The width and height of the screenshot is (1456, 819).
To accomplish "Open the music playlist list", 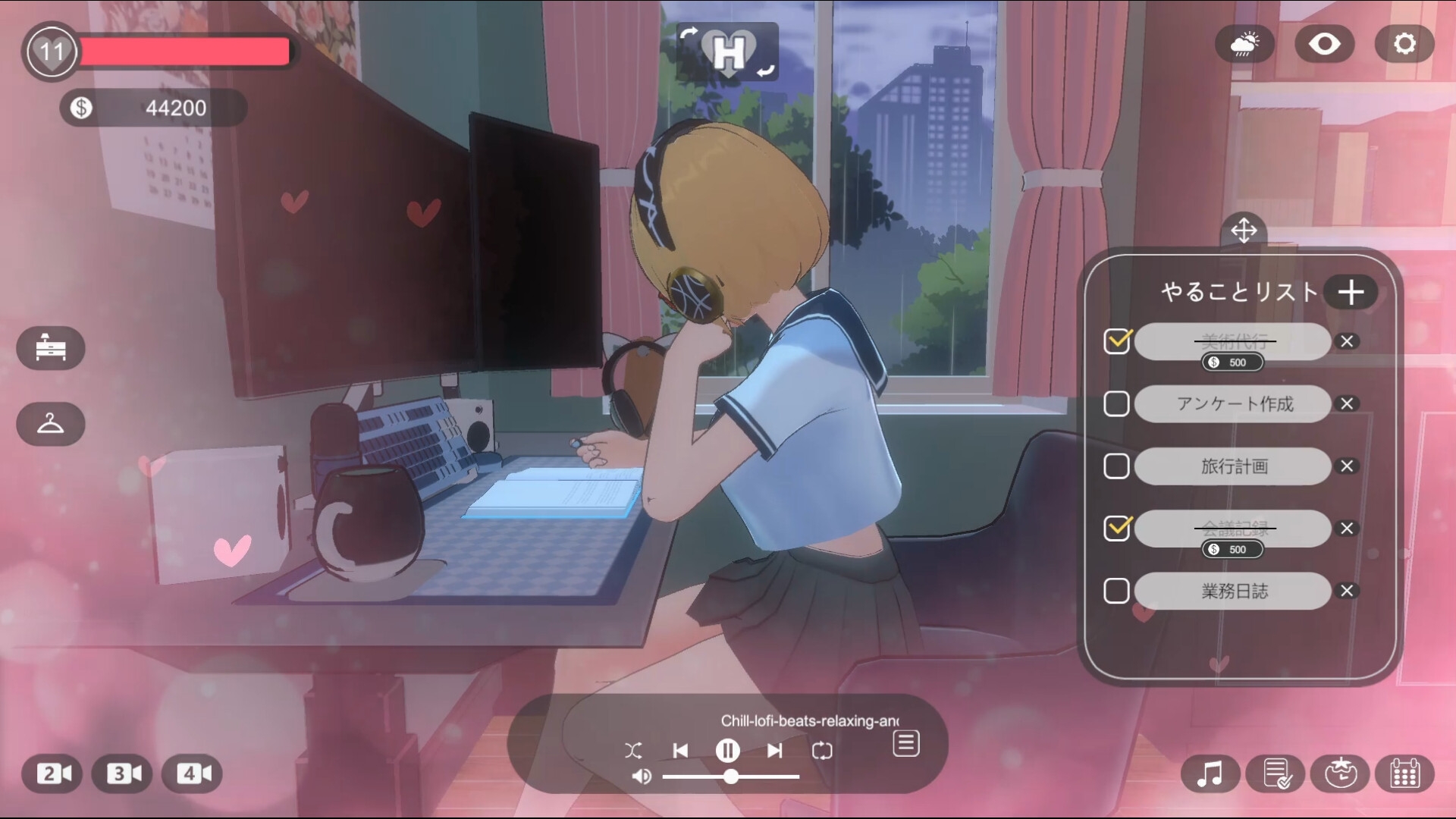I will (x=906, y=744).
